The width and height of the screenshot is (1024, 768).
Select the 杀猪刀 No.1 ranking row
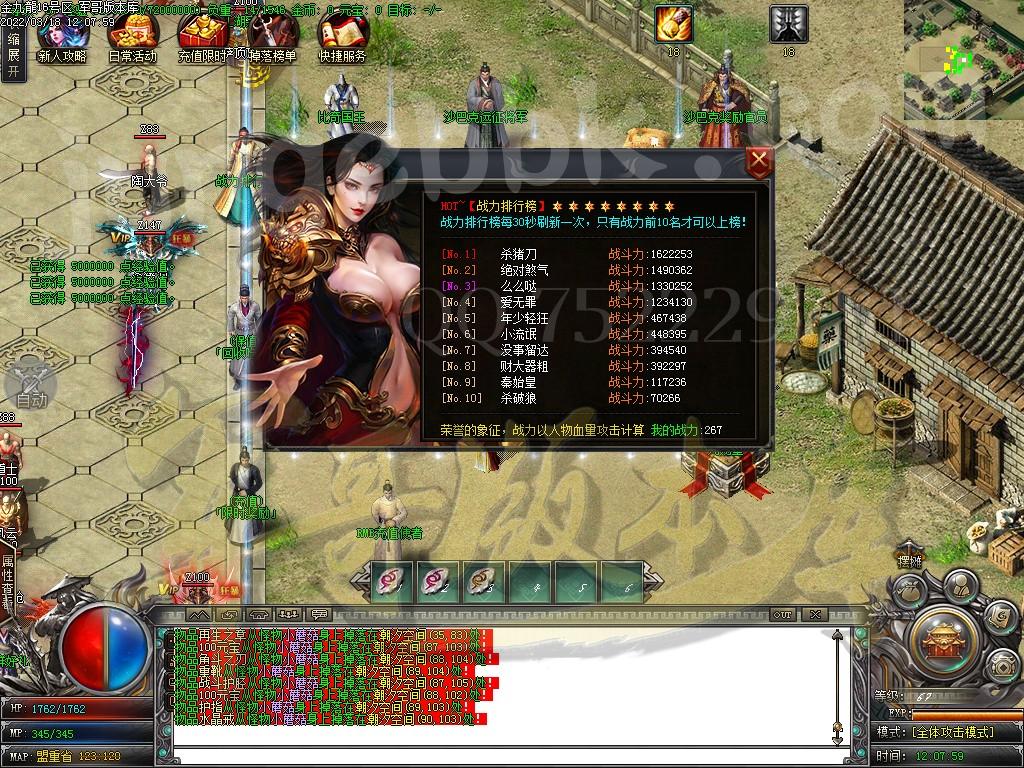[x=566, y=254]
